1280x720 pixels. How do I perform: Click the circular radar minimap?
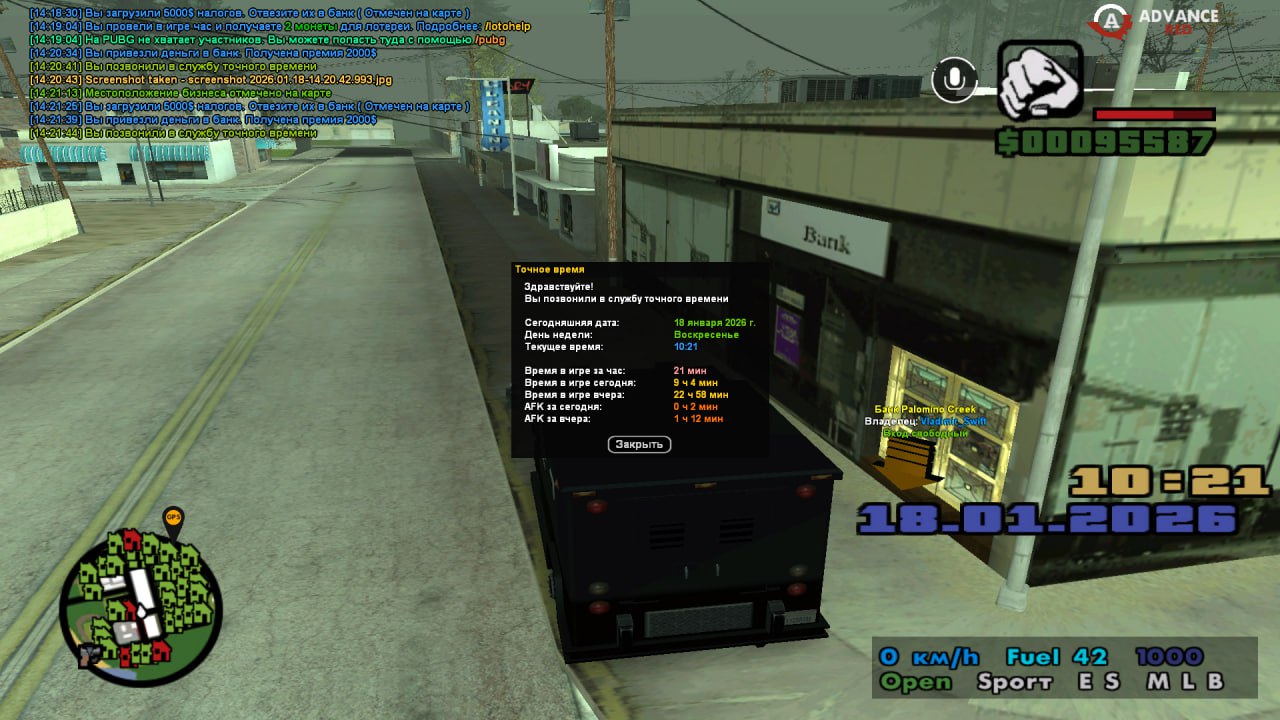tap(139, 604)
